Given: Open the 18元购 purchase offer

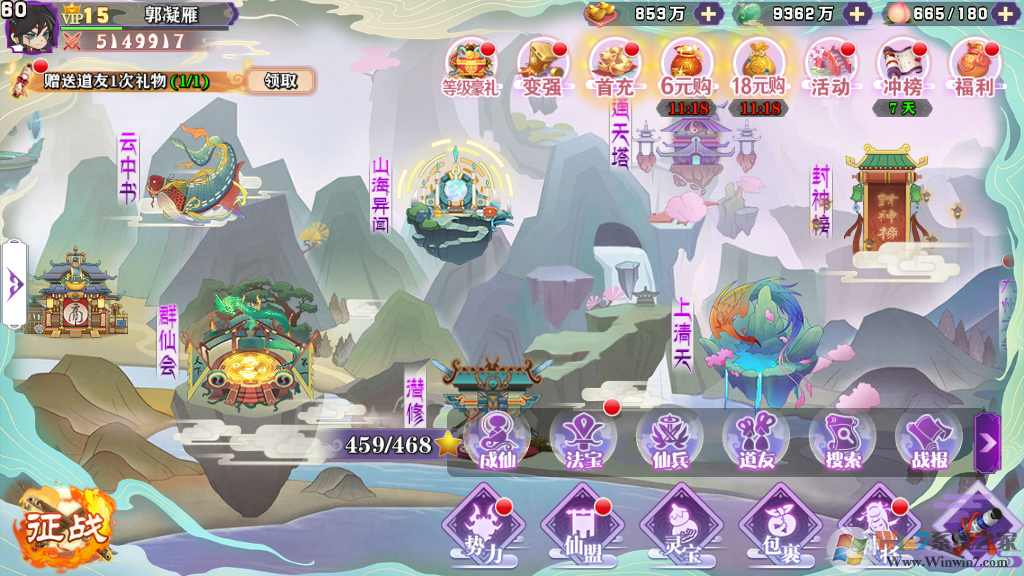Looking at the screenshot, I should point(758,67).
